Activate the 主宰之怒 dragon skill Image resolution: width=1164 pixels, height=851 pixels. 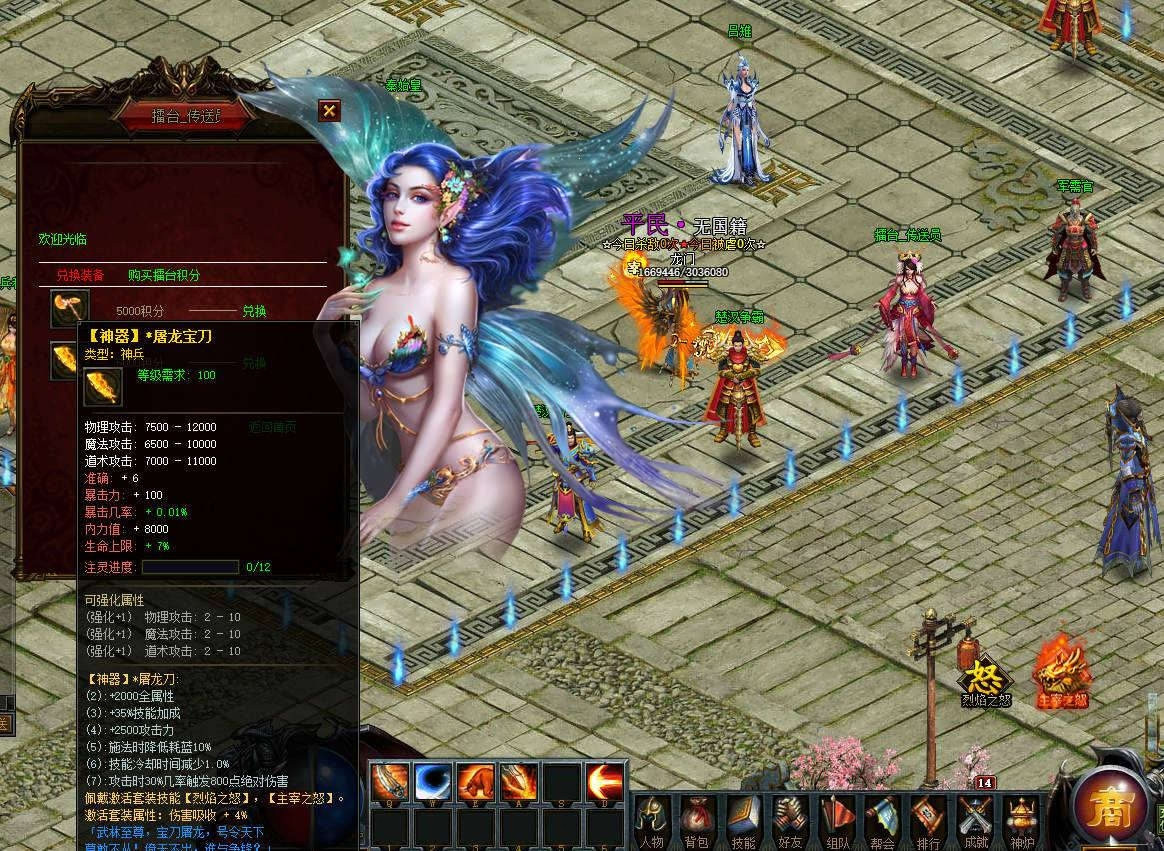point(1061,673)
